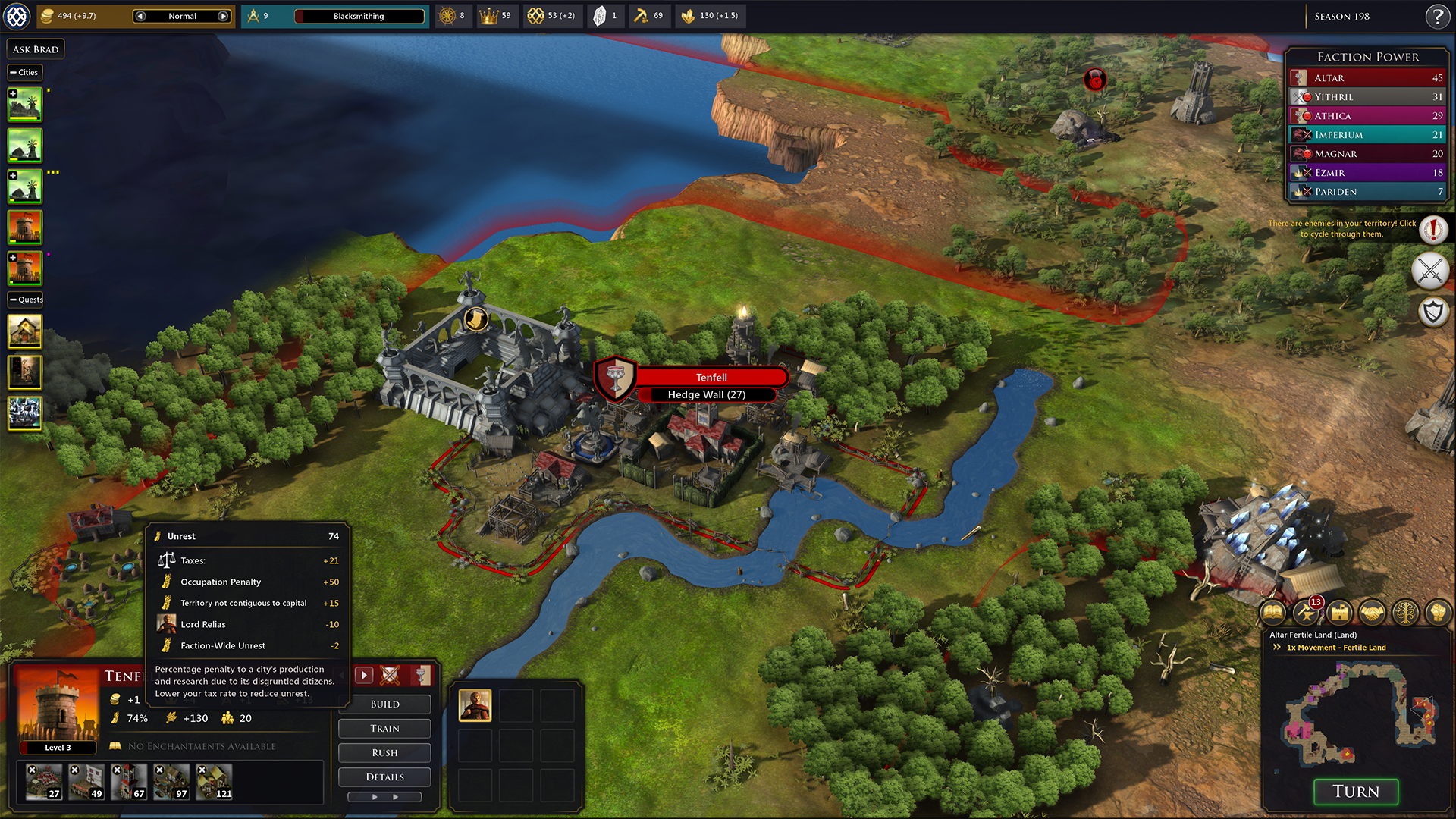Screen dimensions: 1456x819
Task: Lower tax rate with the left arrow
Action: coord(140,16)
